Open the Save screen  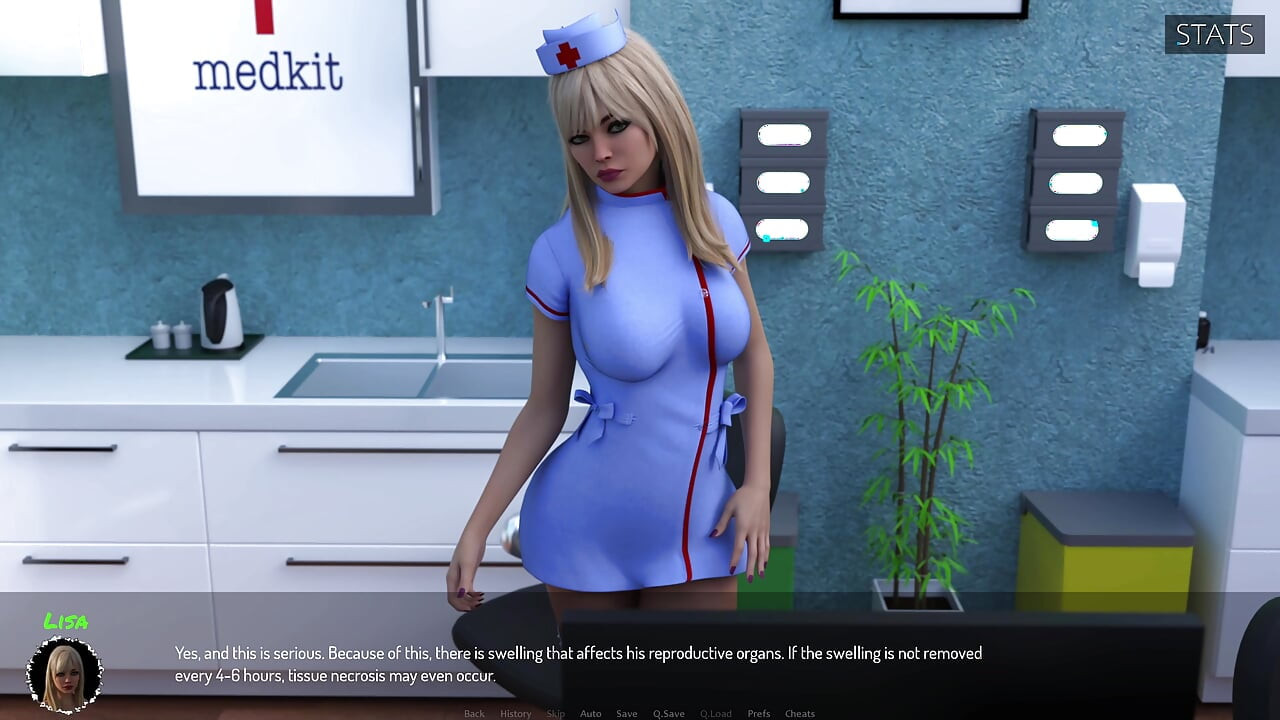(626, 713)
